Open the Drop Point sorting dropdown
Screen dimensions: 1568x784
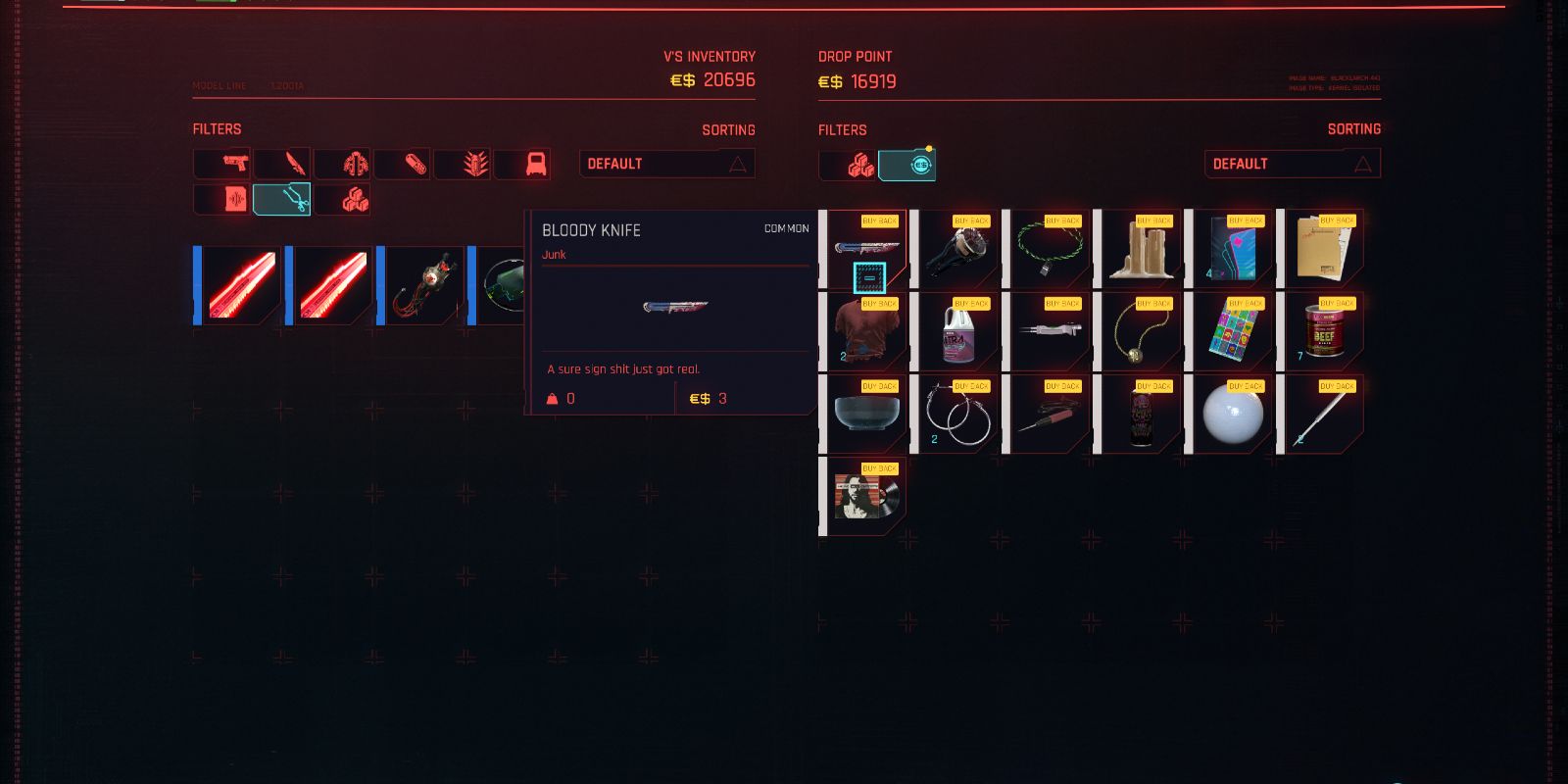(1292, 163)
